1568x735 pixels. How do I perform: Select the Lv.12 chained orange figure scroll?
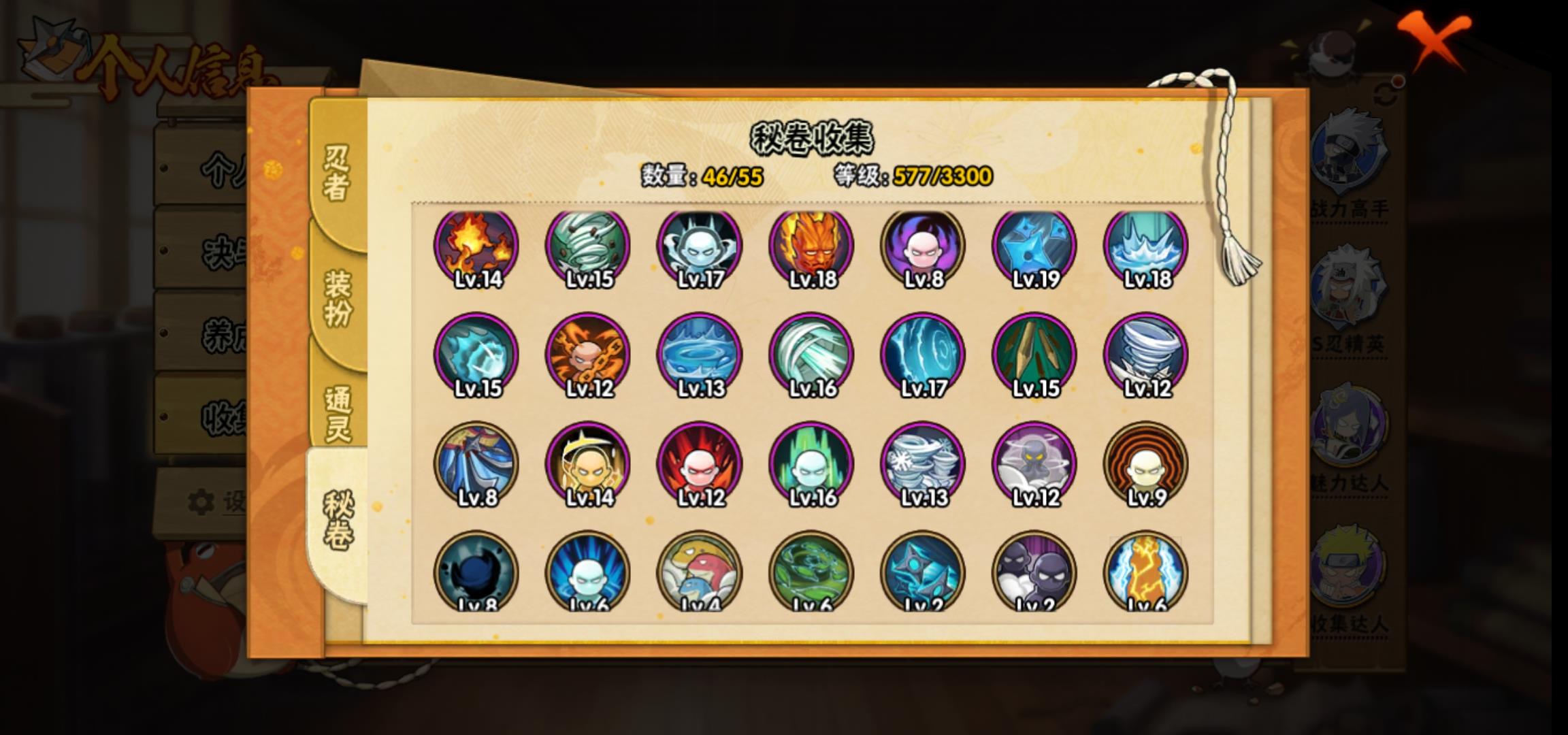588,356
